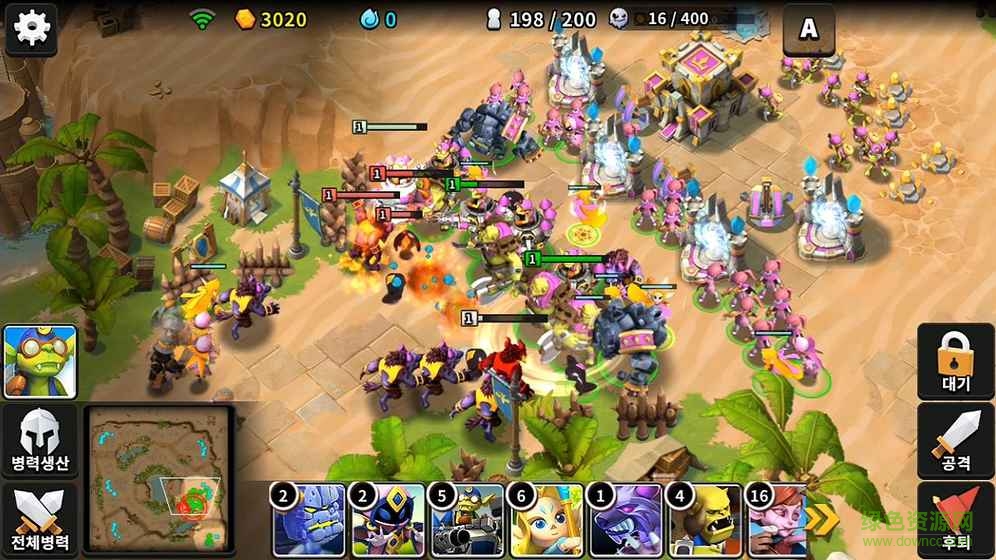The height and width of the screenshot is (560, 996).
Task: Select the blue stone golem unit card
Action: (309, 520)
